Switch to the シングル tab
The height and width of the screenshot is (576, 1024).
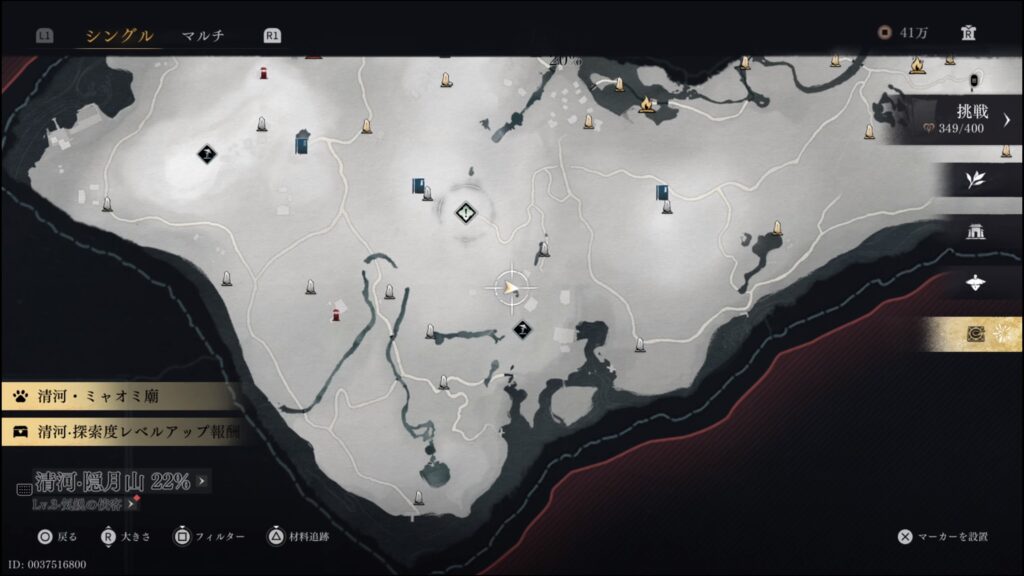(x=119, y=36)
